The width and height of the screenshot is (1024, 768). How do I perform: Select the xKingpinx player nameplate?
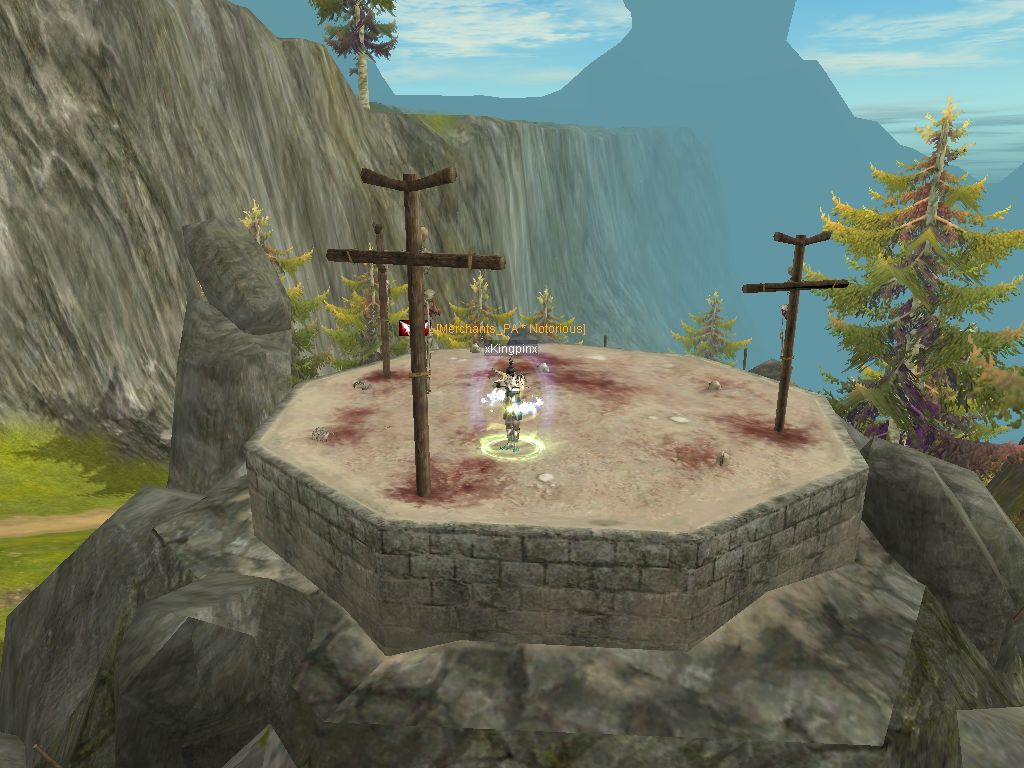pos(511,348)
